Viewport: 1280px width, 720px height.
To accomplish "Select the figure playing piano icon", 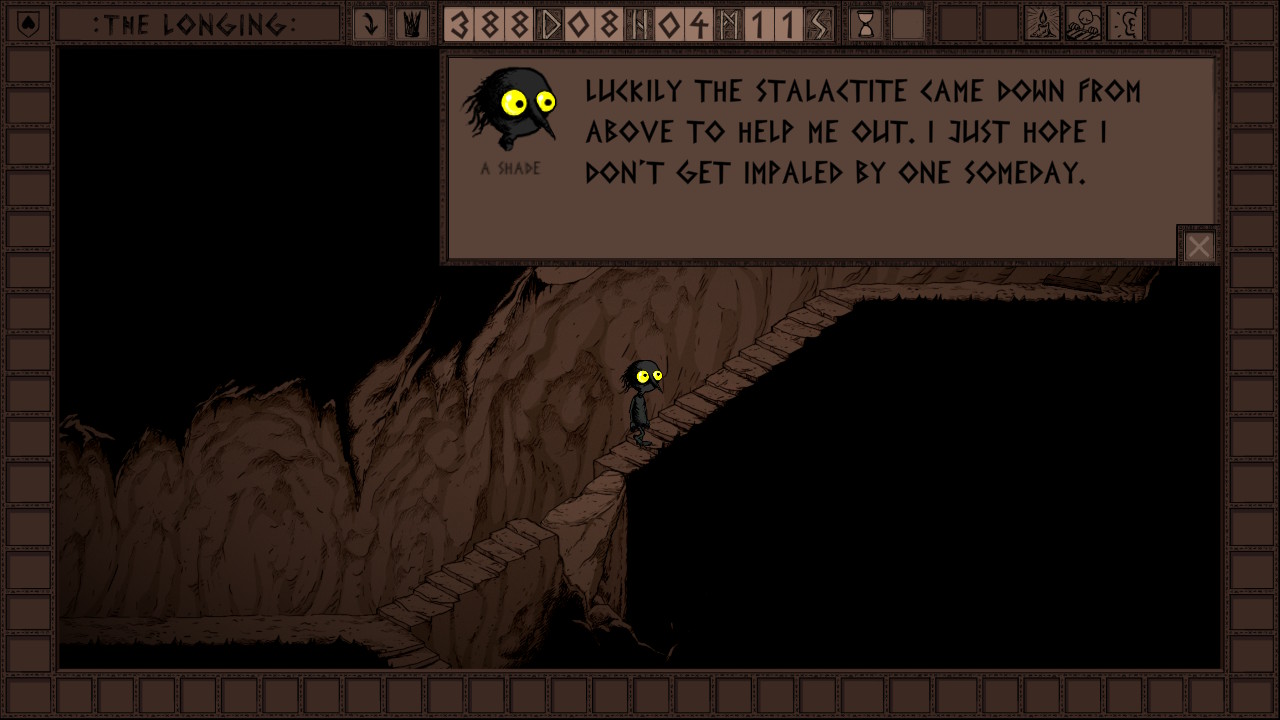I will click(1084, 24).
